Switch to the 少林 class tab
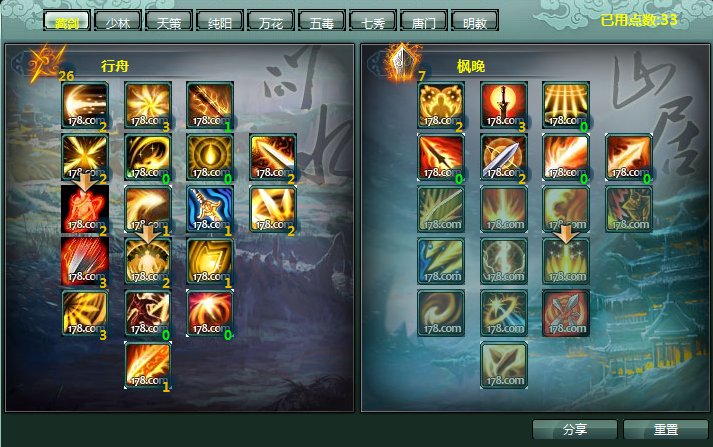The width and height of the screenshot is (713, 447). point(117,21)
